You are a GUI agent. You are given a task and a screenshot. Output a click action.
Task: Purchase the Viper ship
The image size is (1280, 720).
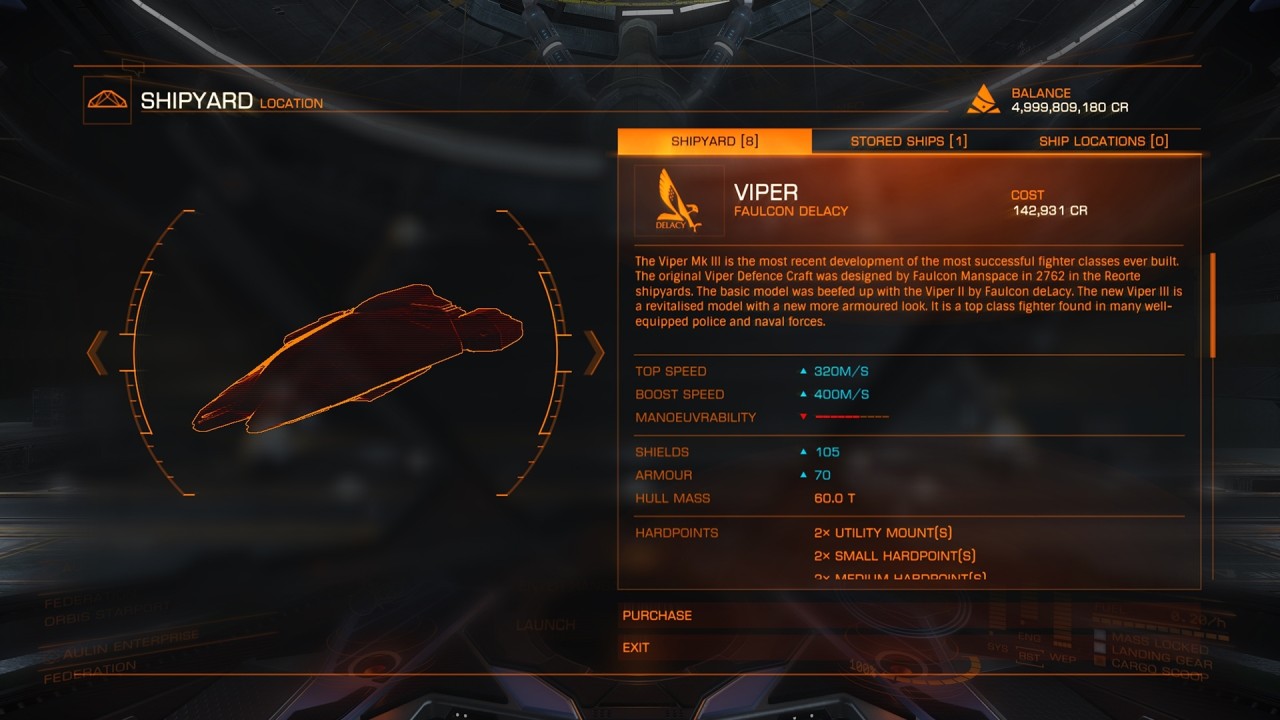657,616
